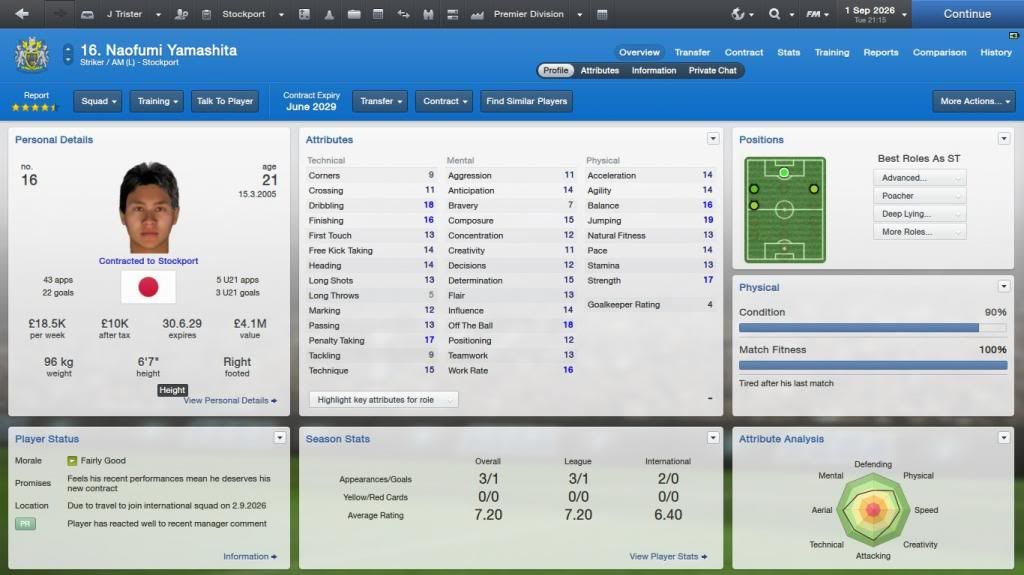Open the Transfer tab
Viewport: 1024px width, 575px height.
coord(692,52)
